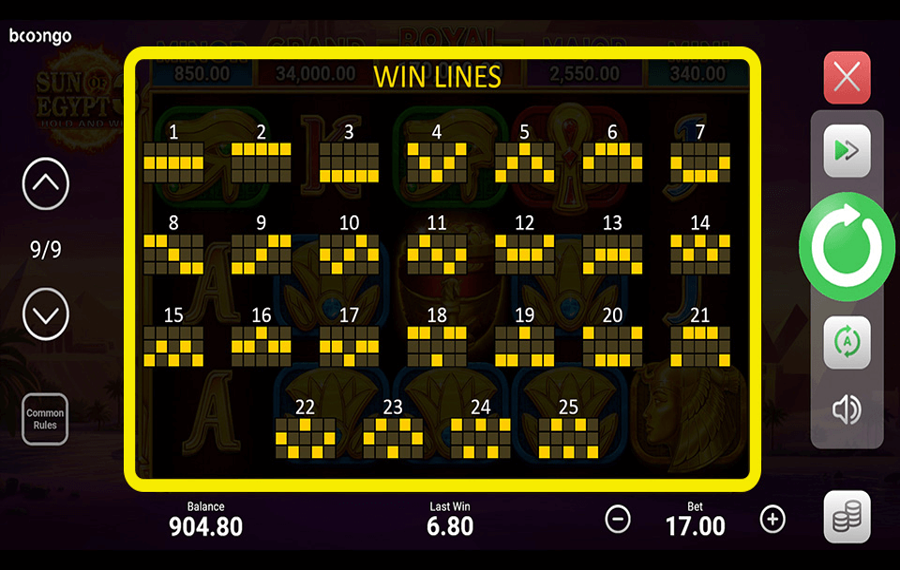The image size is (900, 570).
Task: Open the coin stack bet settings
Action: click(x=846, y=517)
